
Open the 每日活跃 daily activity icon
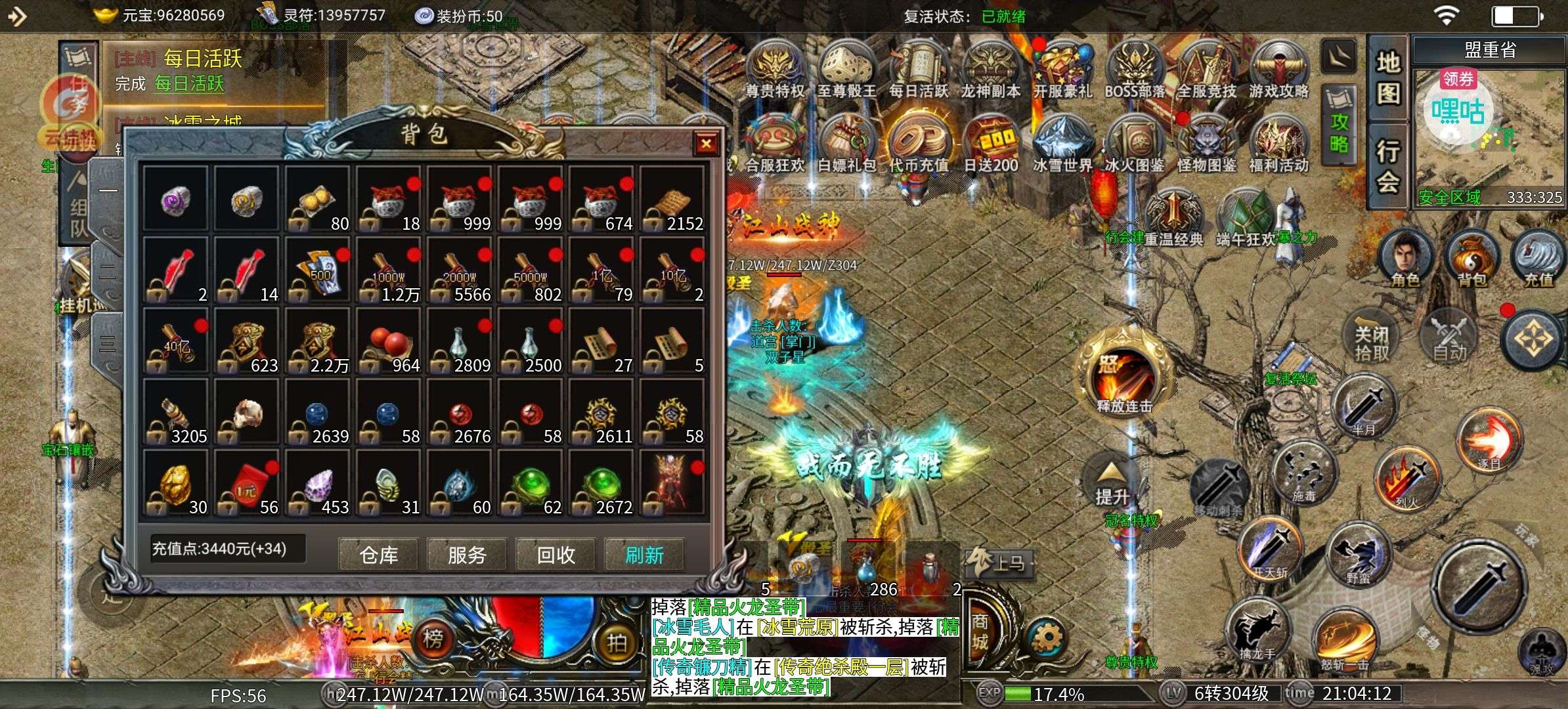[x=918, y=70]
